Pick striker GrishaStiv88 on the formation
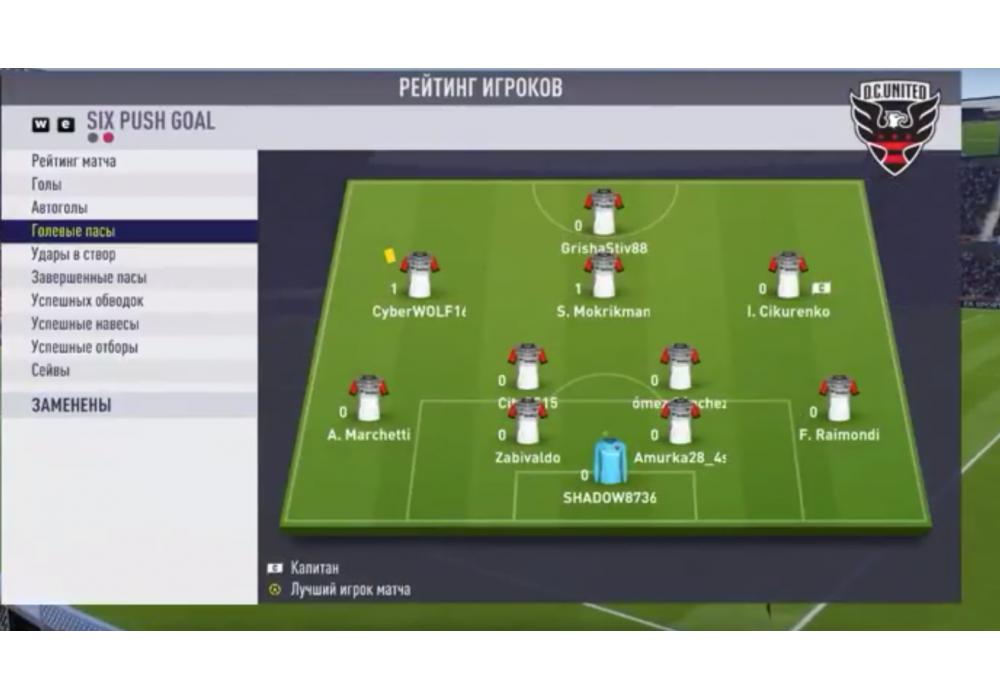This screenshot has height=700, width=1000. tap(604, 213)
